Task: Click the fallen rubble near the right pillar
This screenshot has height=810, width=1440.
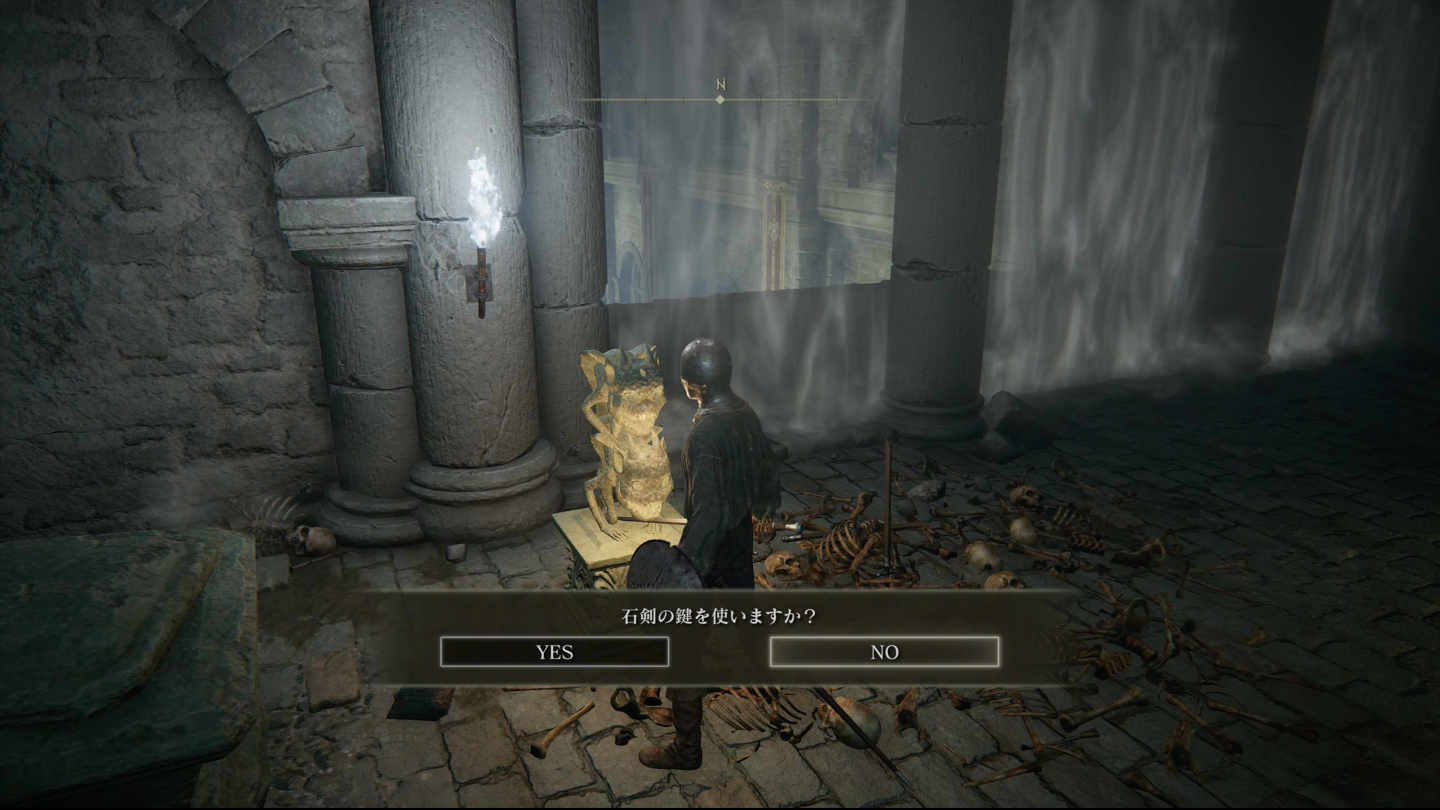Action: tap(1000, 420)
